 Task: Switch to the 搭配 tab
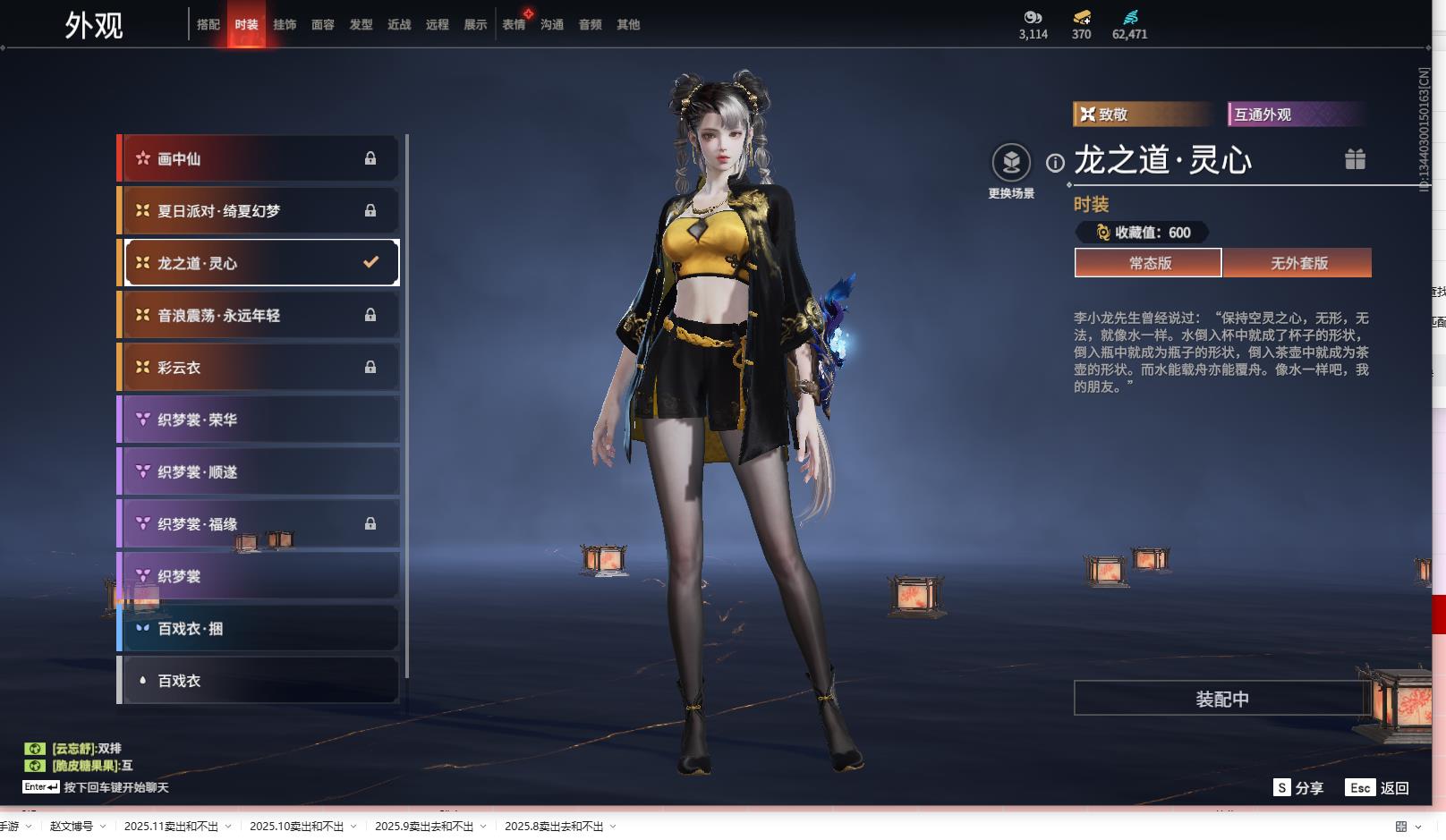click(x=208, y=25)
